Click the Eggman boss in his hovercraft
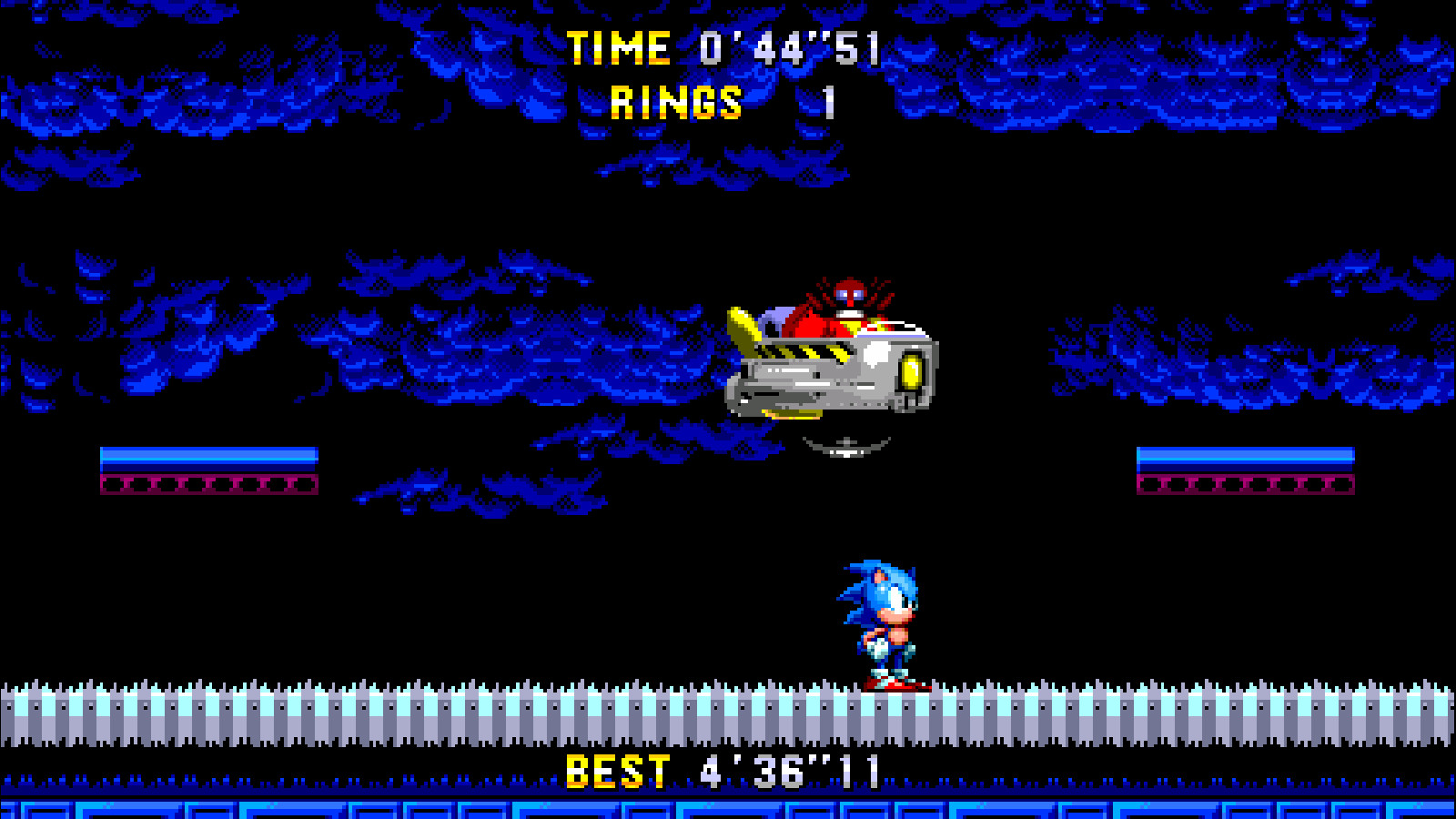The image size is (1456, 819). [837, 355]
